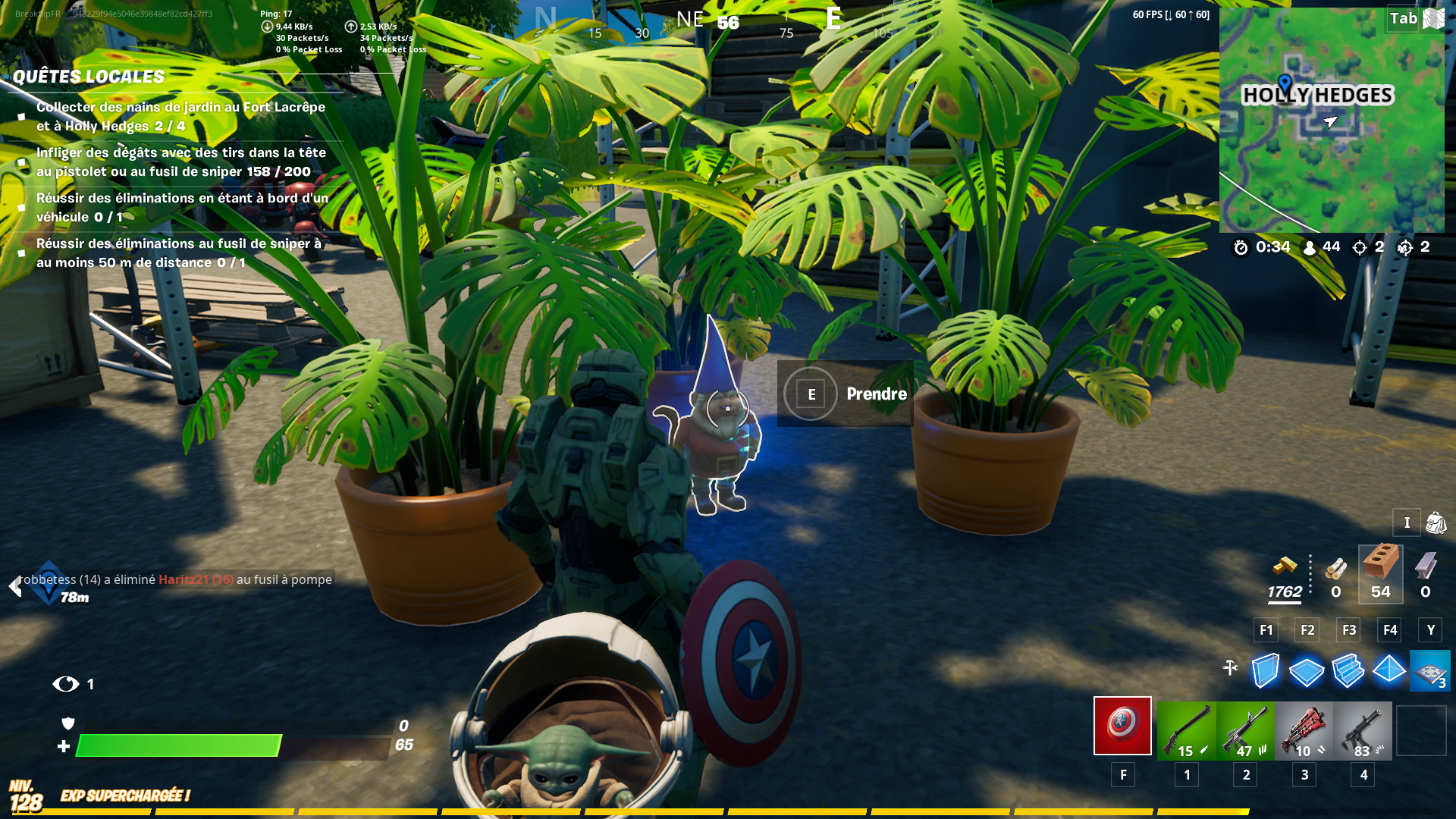Click Prendre to pick up the gnome

(876, 394)
